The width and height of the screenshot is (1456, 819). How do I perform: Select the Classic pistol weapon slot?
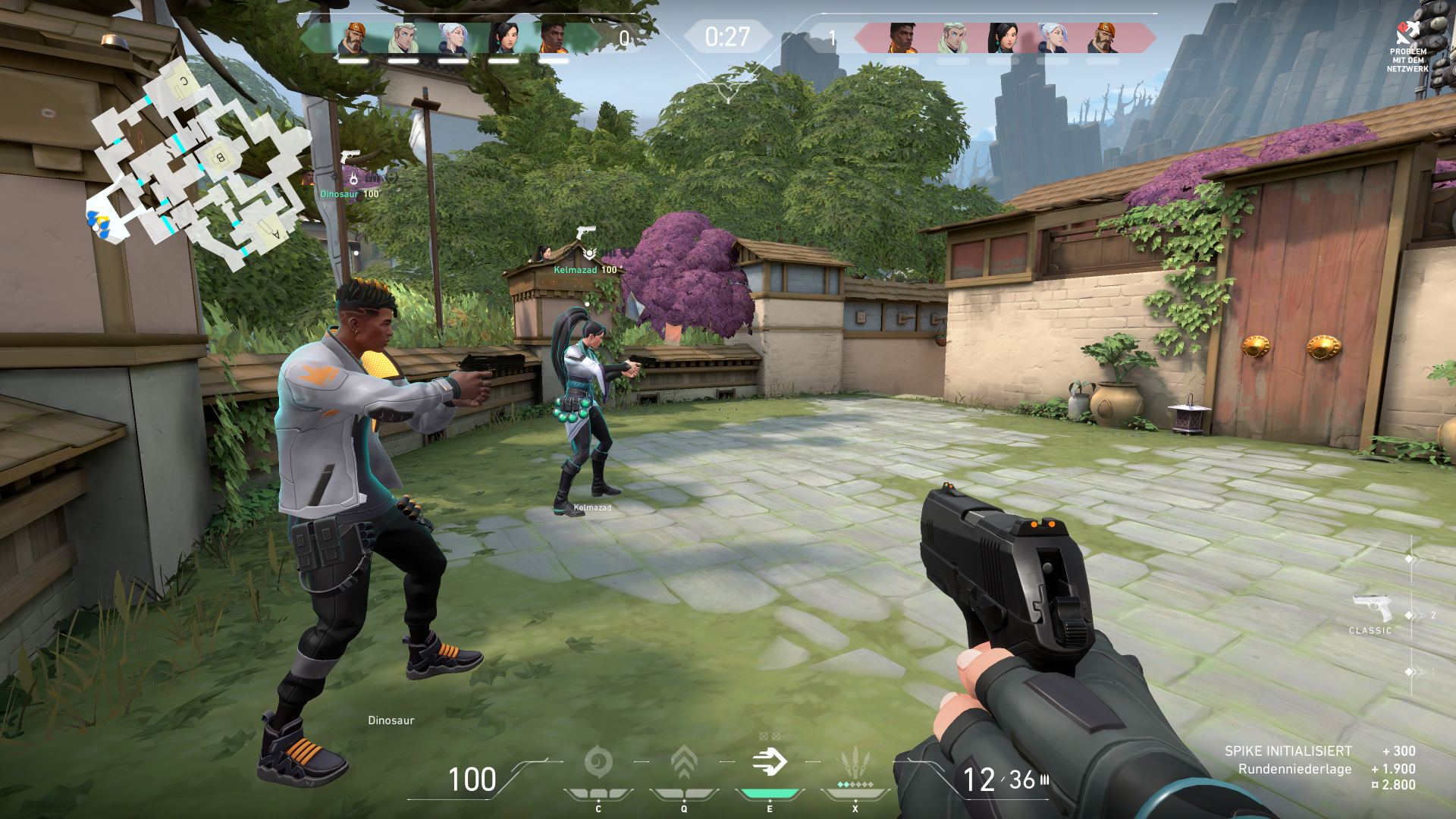(1372, 610)
